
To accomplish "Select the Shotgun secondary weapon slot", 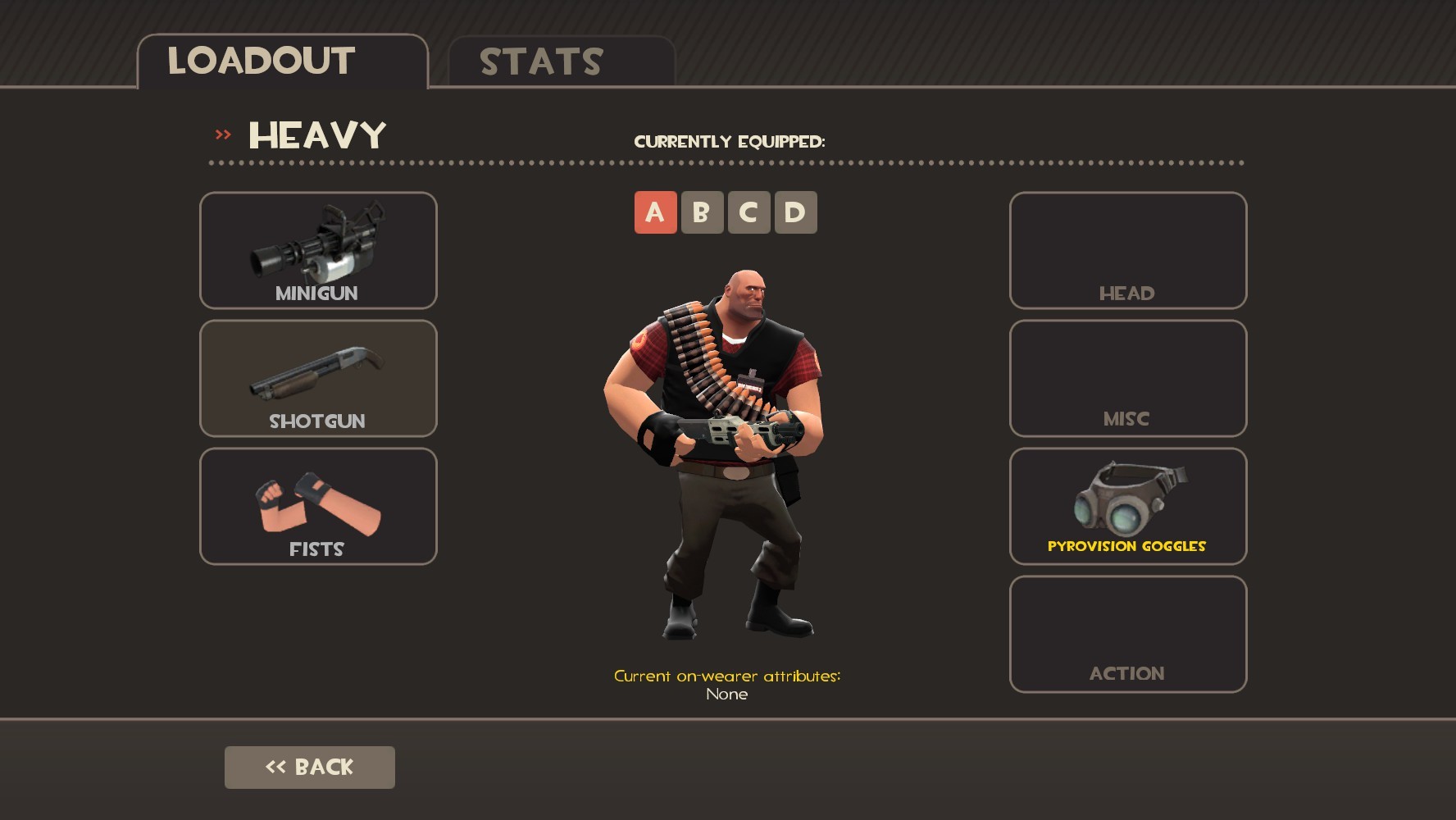I will tap(318, 378).
